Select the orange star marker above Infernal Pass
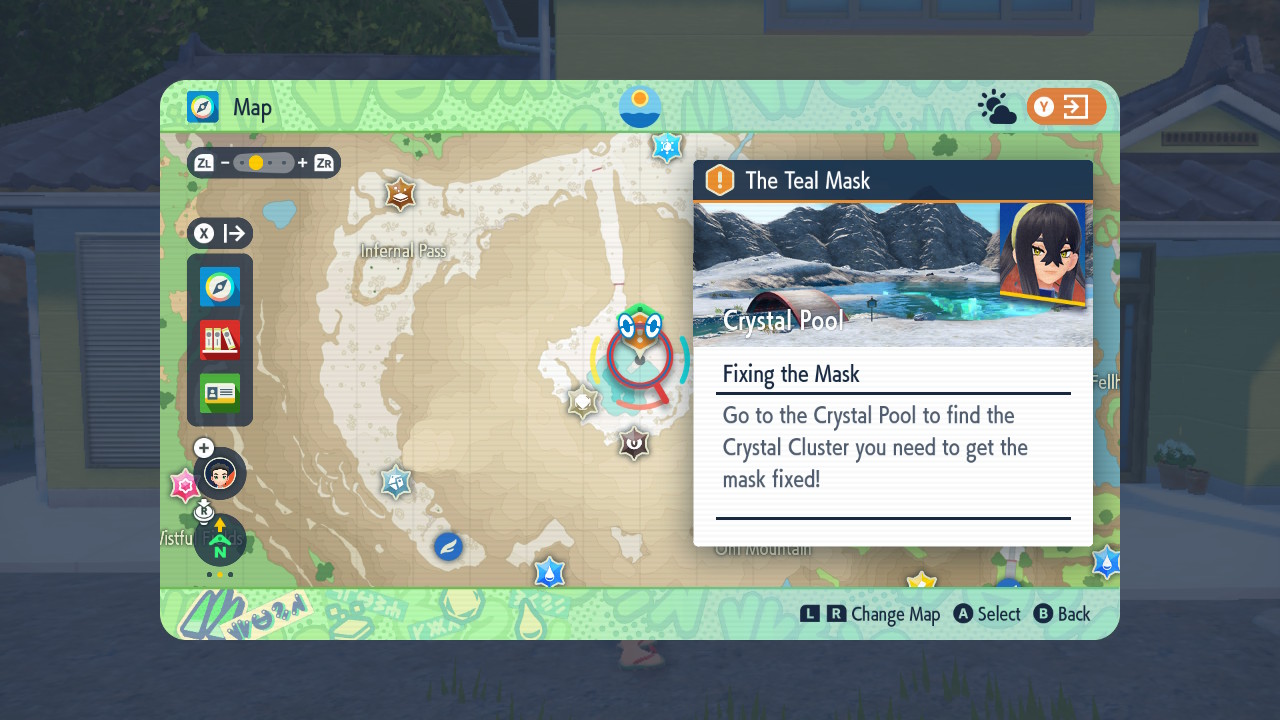Viewport: 1280px width, 720px height. click(400, 194)
